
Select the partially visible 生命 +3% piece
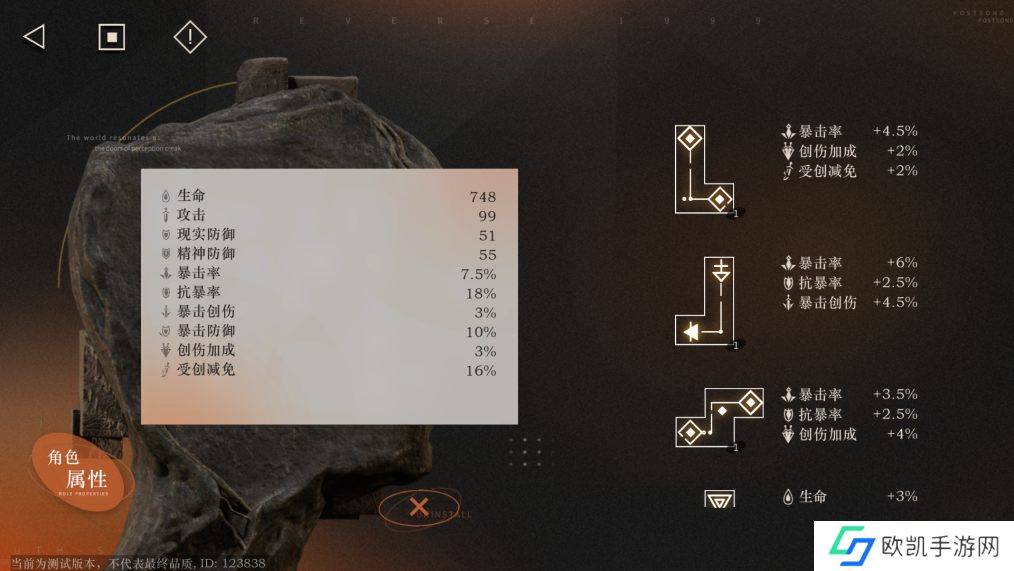(x=720, y=498)
